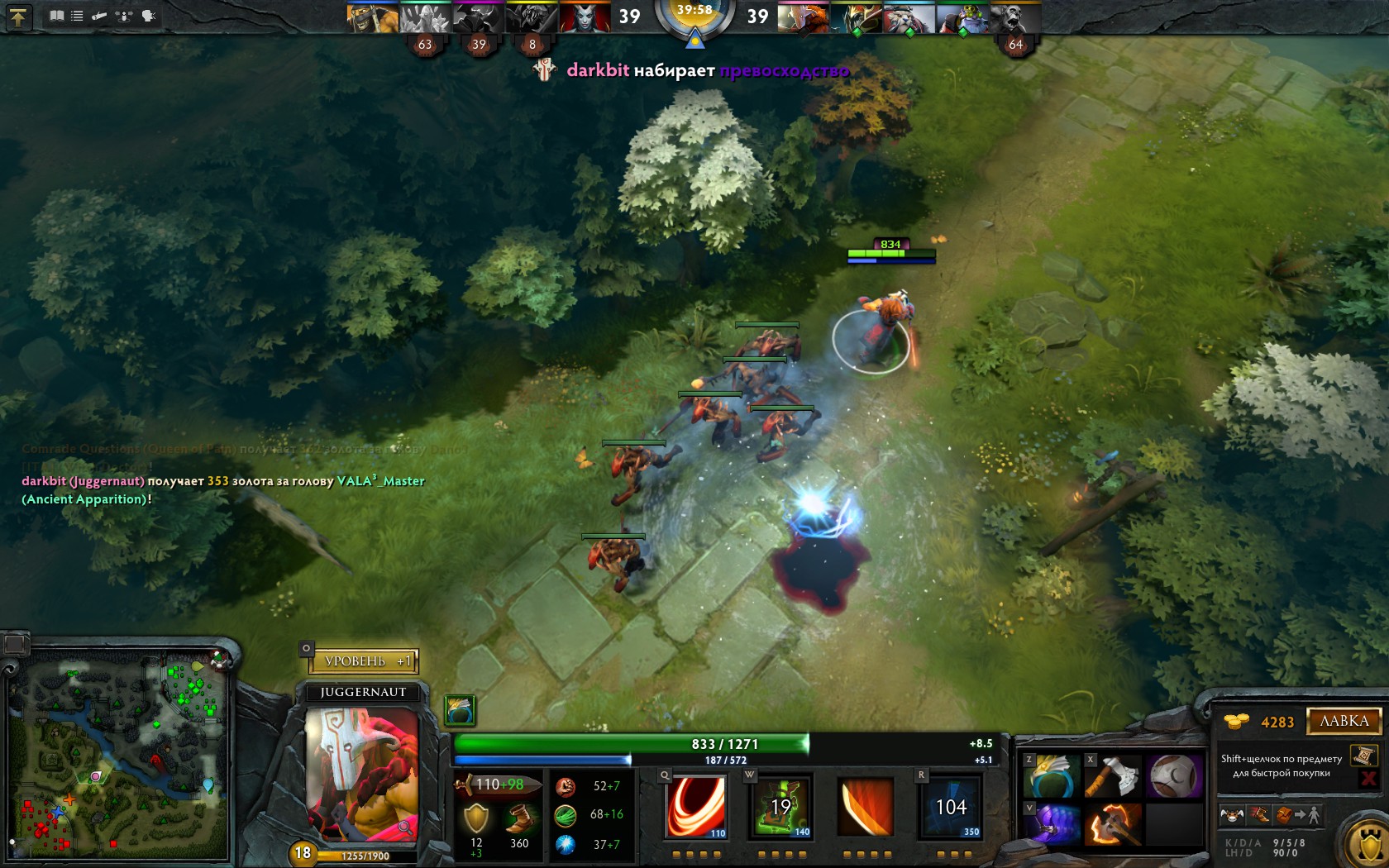Open the main menu arrow button
Viewport: 1389px width, 868px height.
pyautogui.click(x=18, y=16)
